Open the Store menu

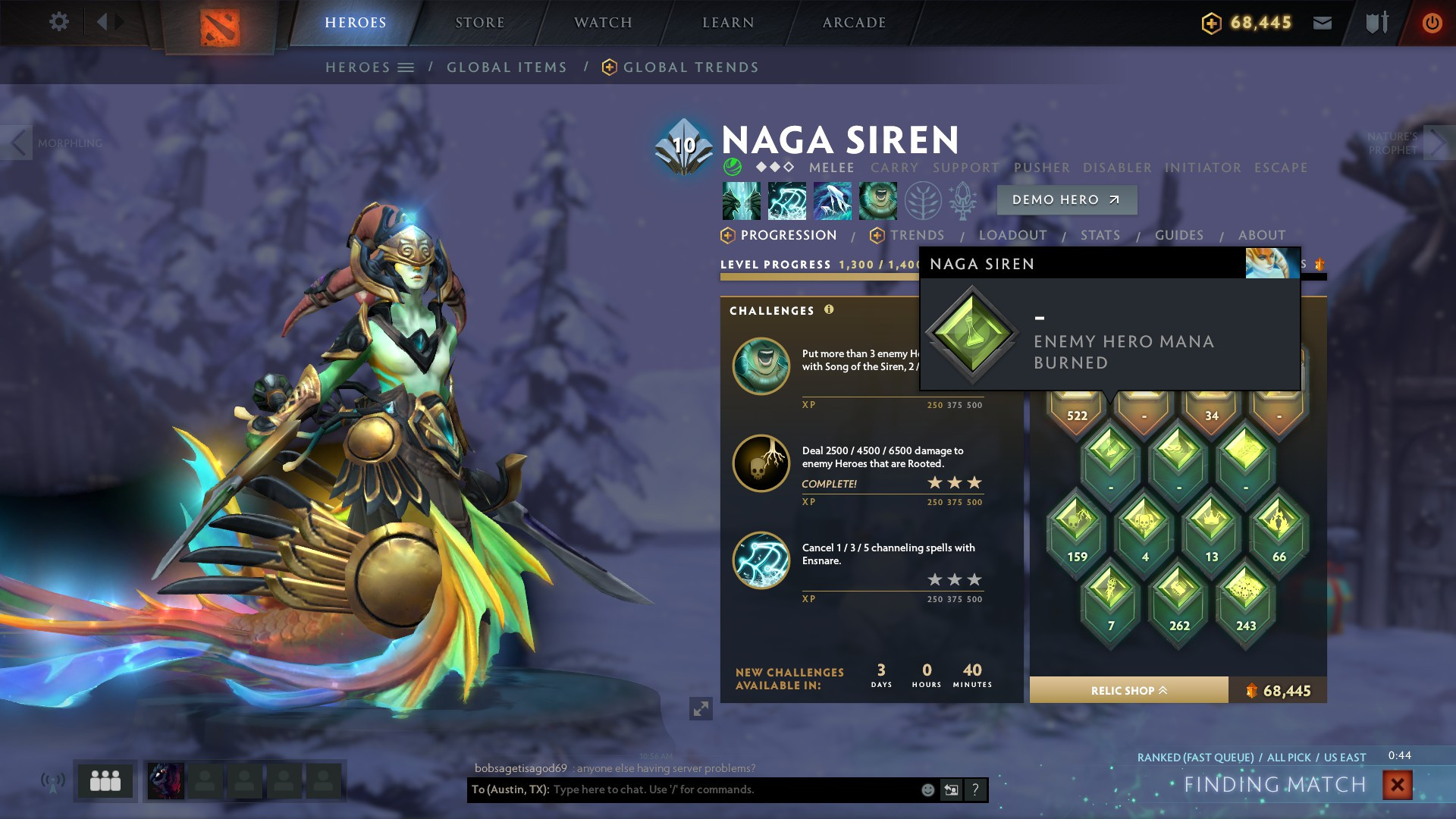[479, 23]
